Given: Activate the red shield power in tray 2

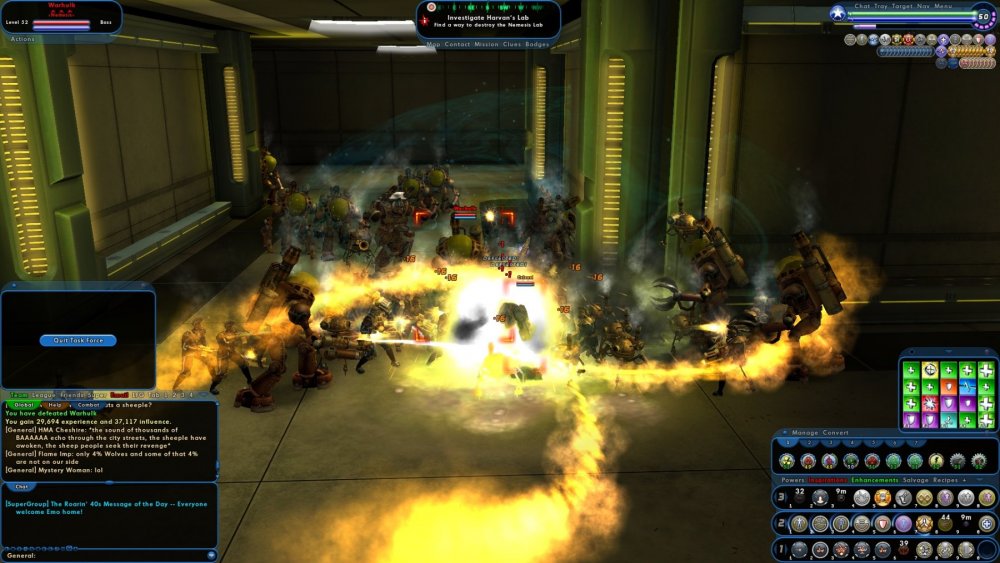Looking at the screenshot, I should pyautogui.click(x=883, y=524).
